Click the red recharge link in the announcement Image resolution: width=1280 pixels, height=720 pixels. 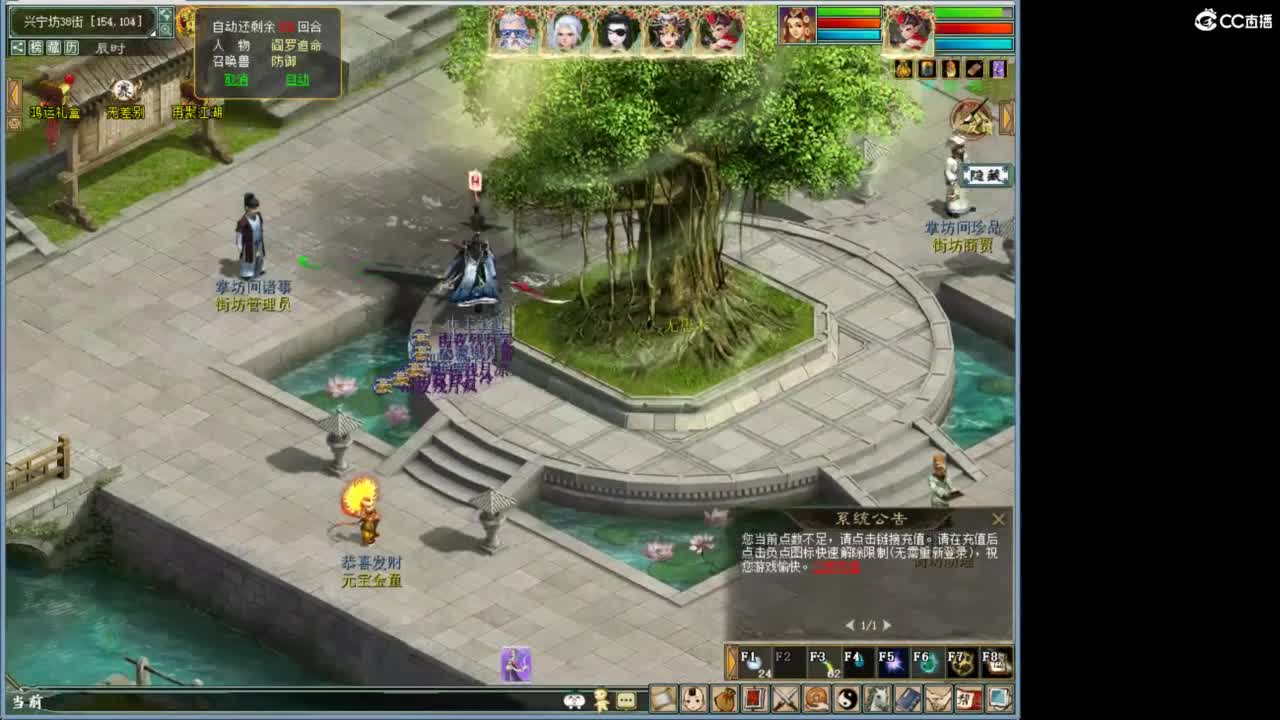[x=836, y=569]
